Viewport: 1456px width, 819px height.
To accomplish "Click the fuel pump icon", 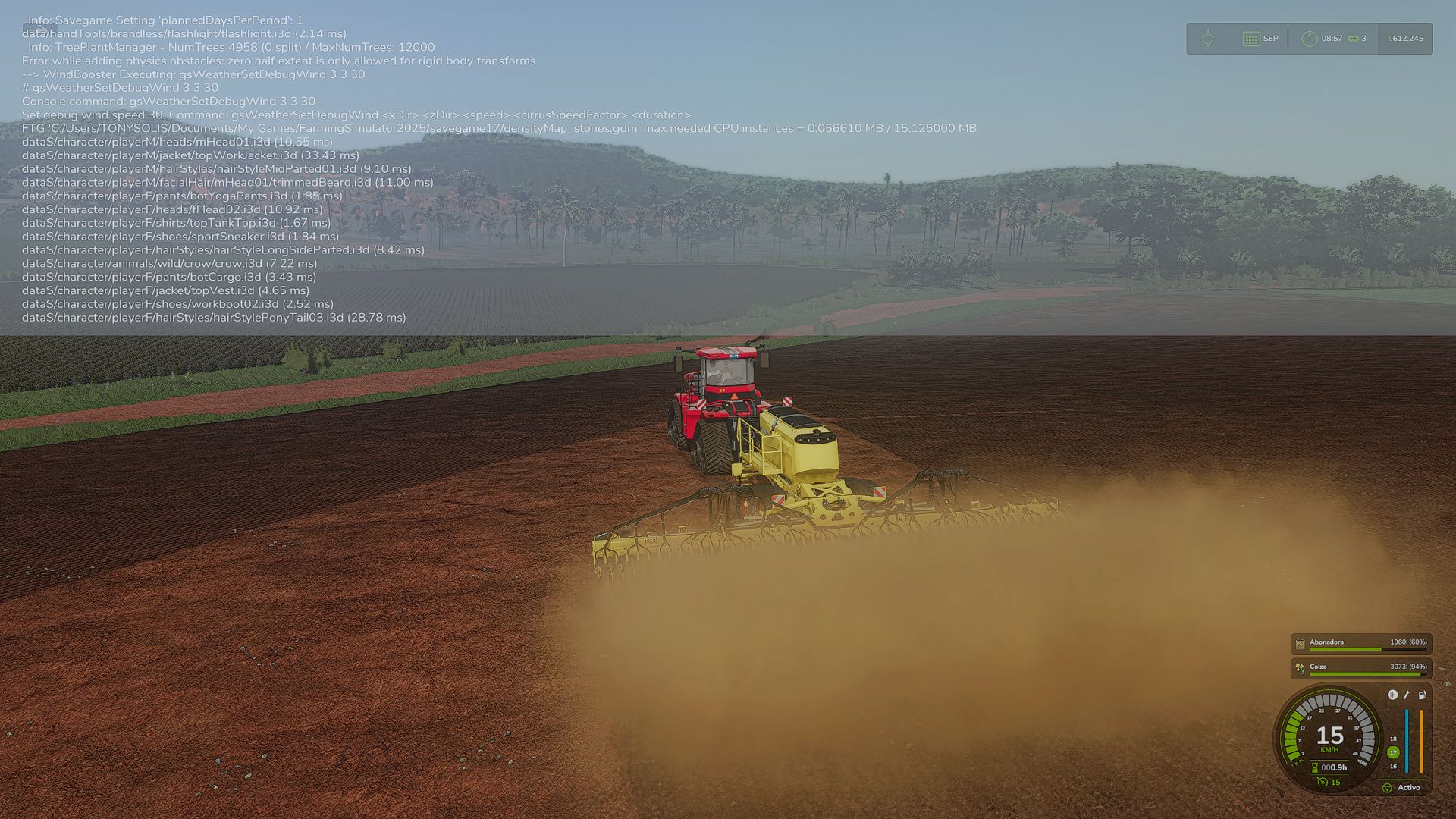I will pos(1423,695).
